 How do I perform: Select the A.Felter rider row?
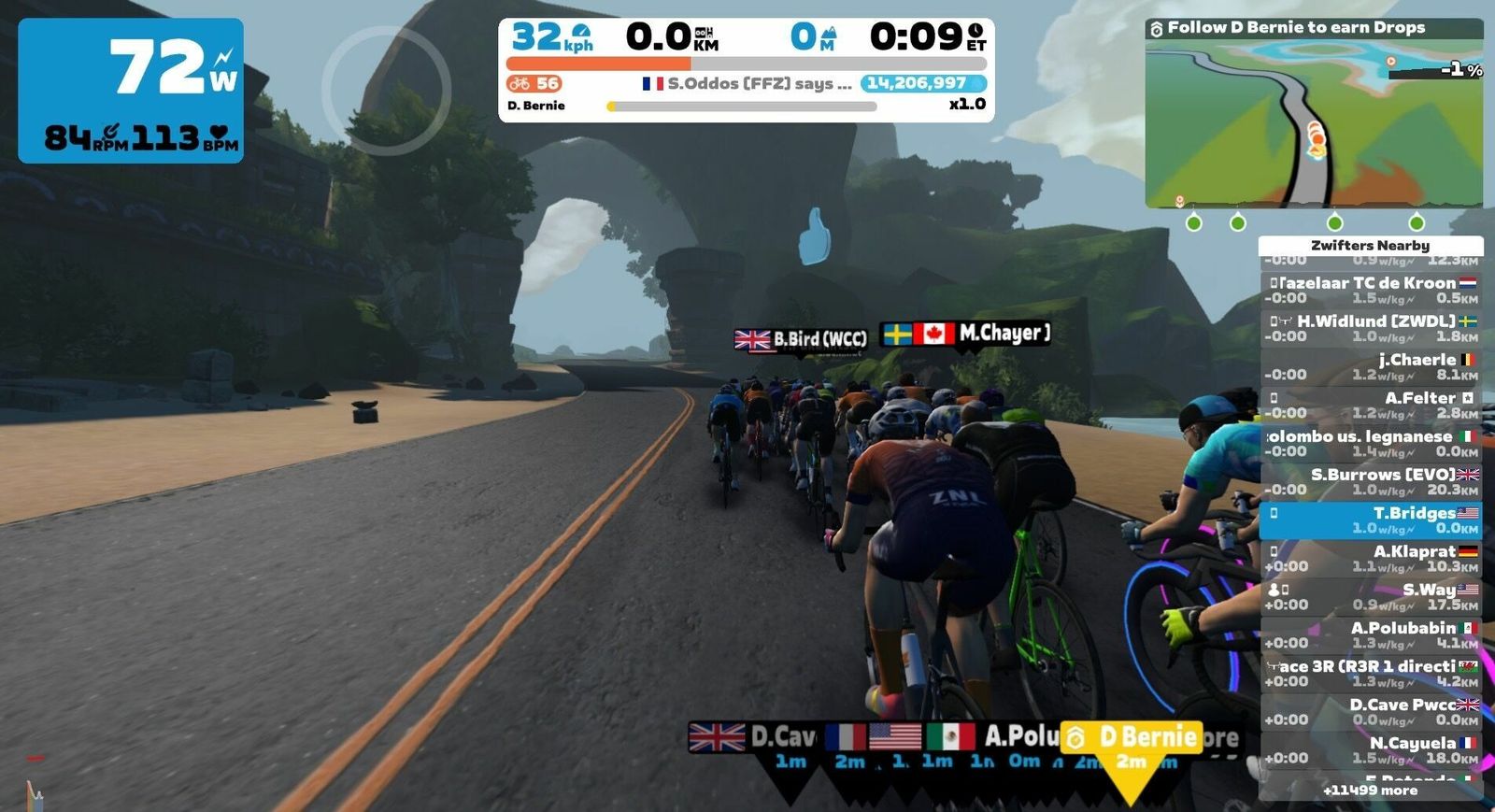(x=1371, y=406)
